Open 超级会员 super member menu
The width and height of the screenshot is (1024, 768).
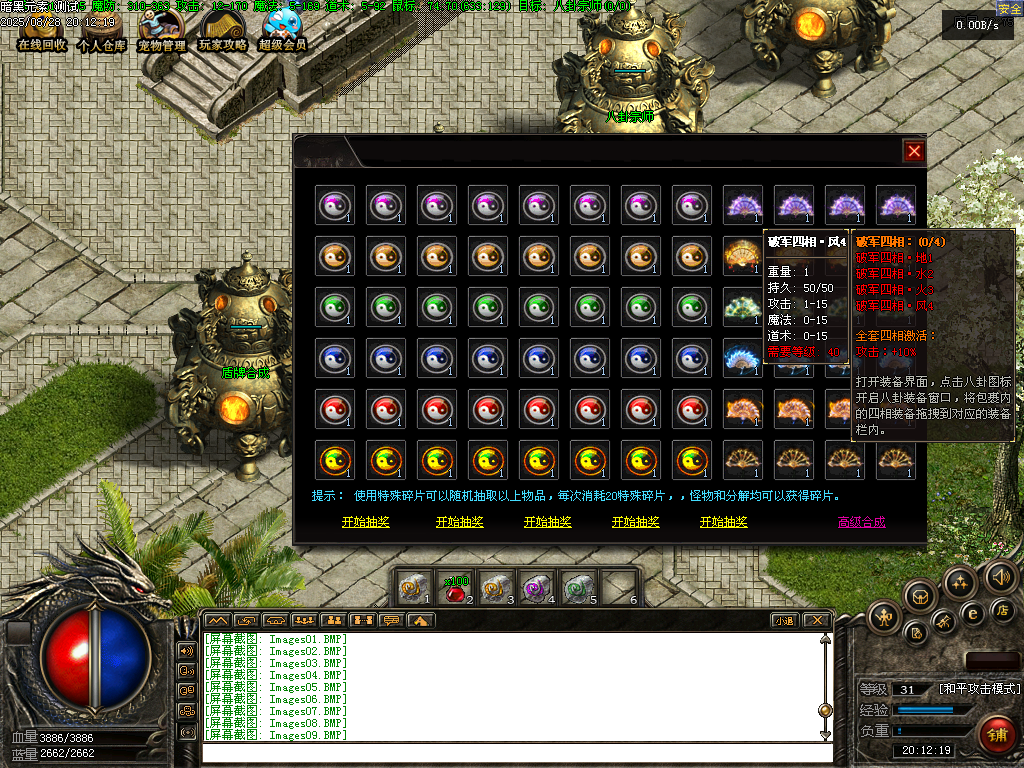283,30
